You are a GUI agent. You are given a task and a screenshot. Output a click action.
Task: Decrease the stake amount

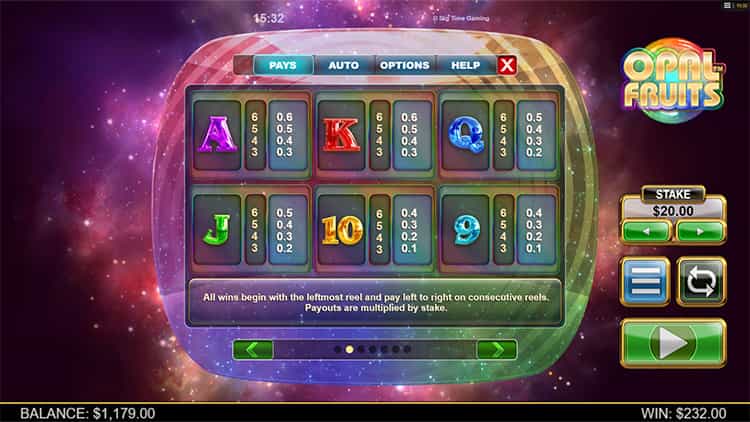coord(646,232)
